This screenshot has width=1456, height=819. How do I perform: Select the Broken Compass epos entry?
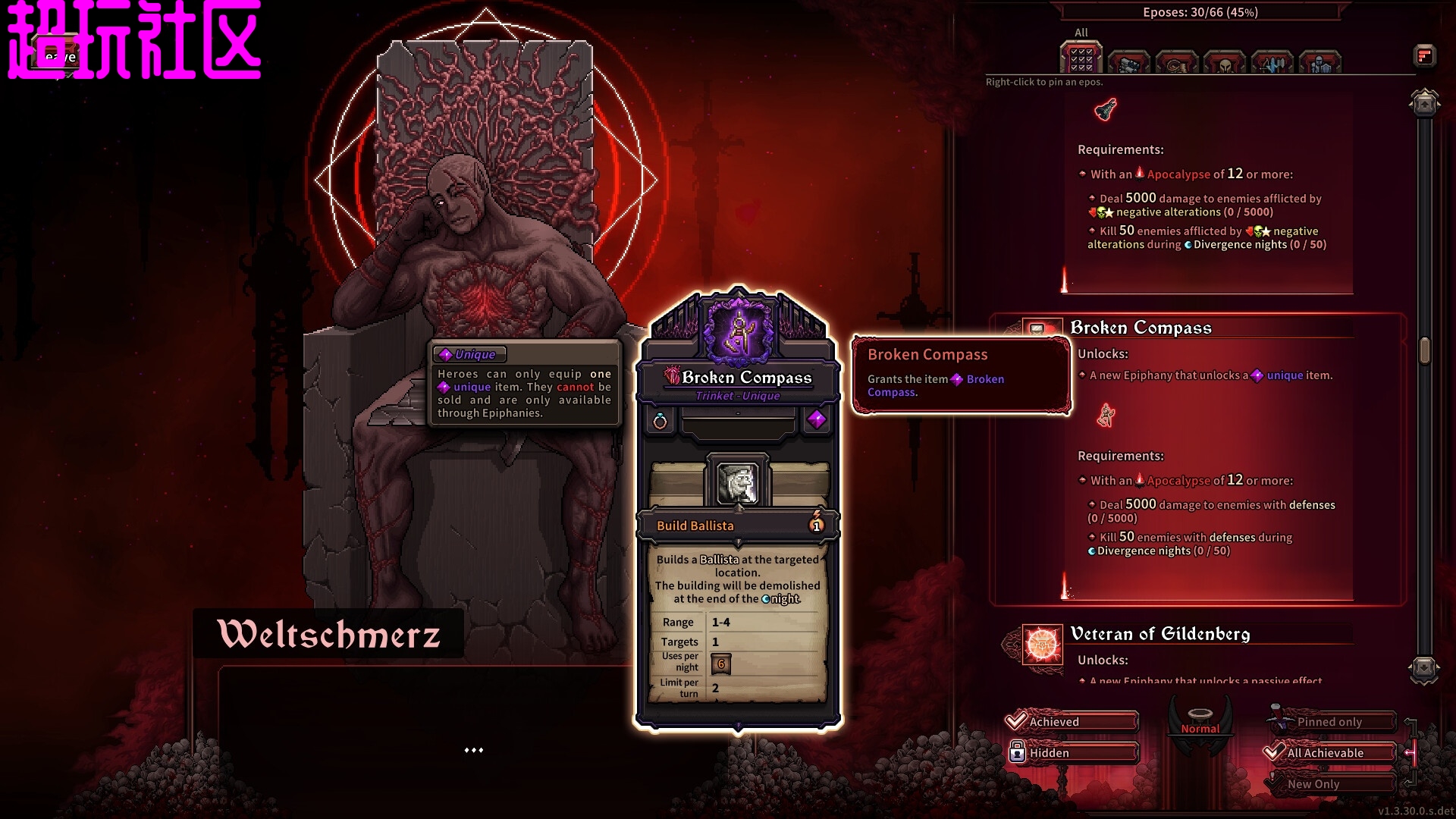(1141, 328)
